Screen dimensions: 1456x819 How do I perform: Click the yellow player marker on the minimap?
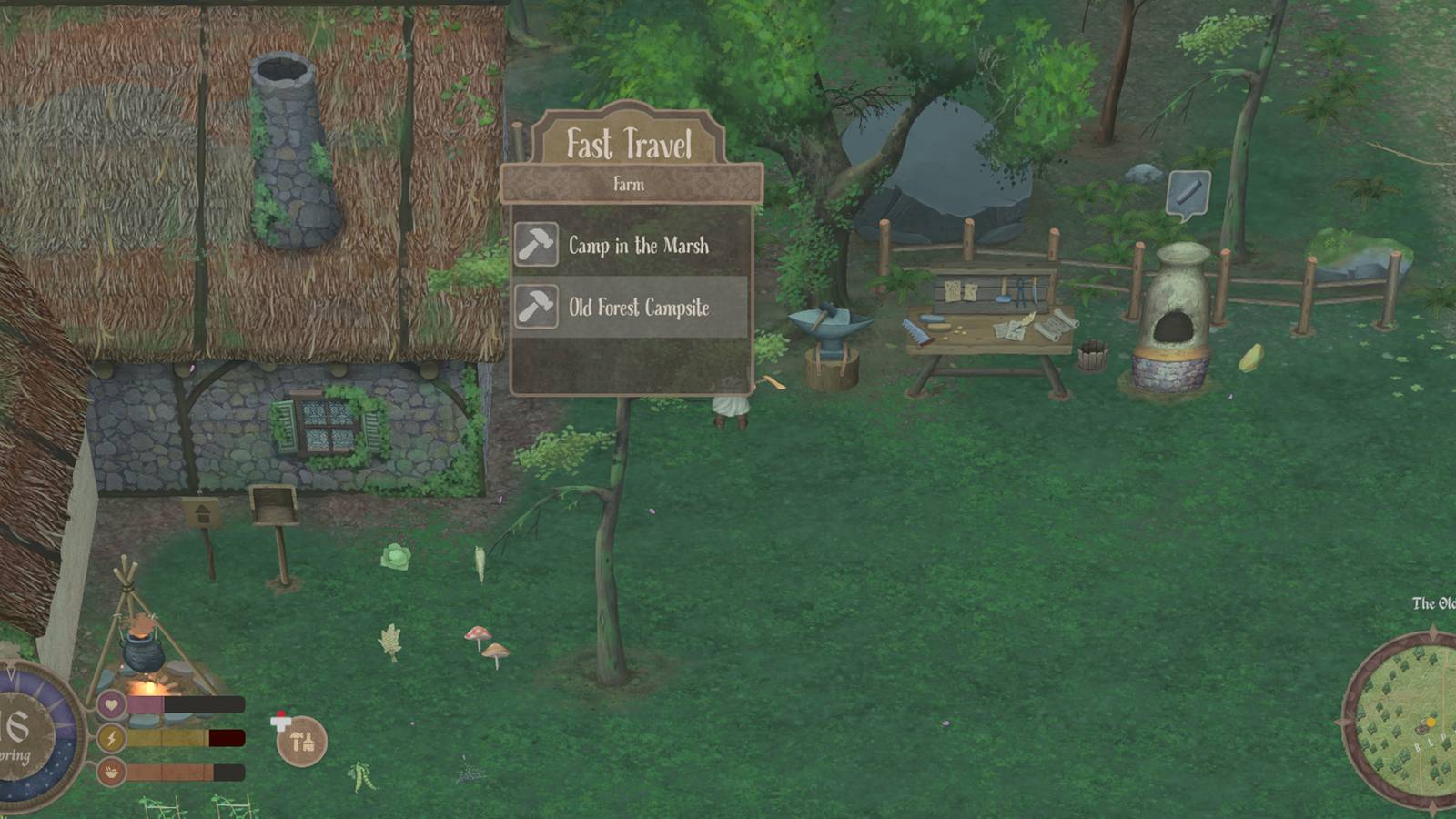click(1430, 722)
